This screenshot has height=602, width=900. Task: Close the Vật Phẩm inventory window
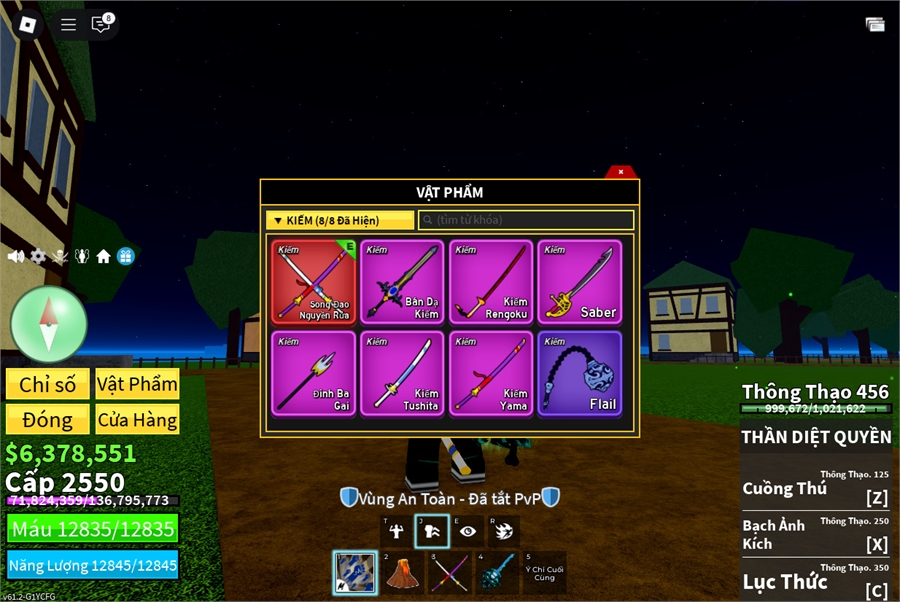(x=620, y=172)
